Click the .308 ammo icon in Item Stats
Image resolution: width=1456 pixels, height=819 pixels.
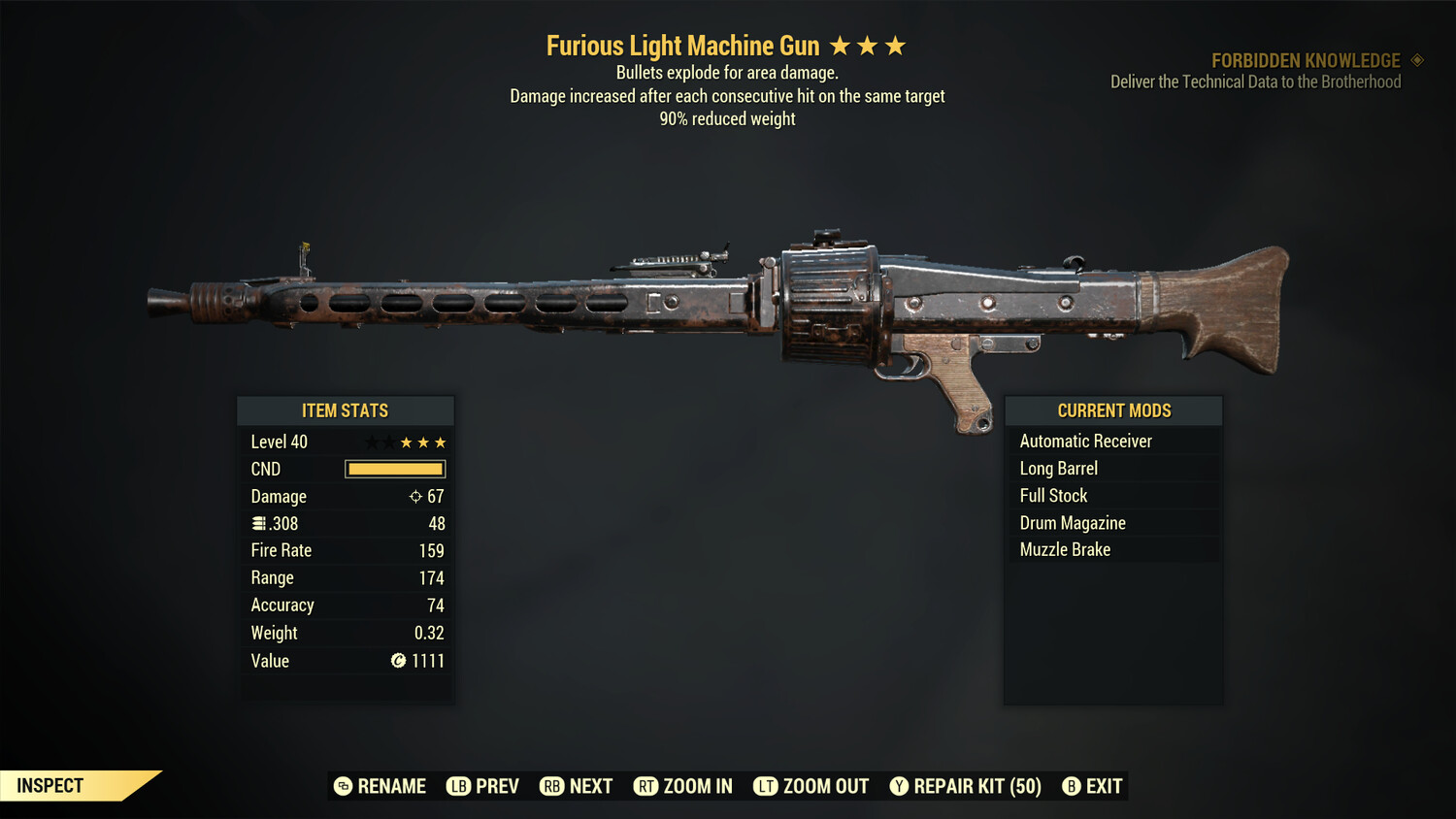click(x=258, y=523)
